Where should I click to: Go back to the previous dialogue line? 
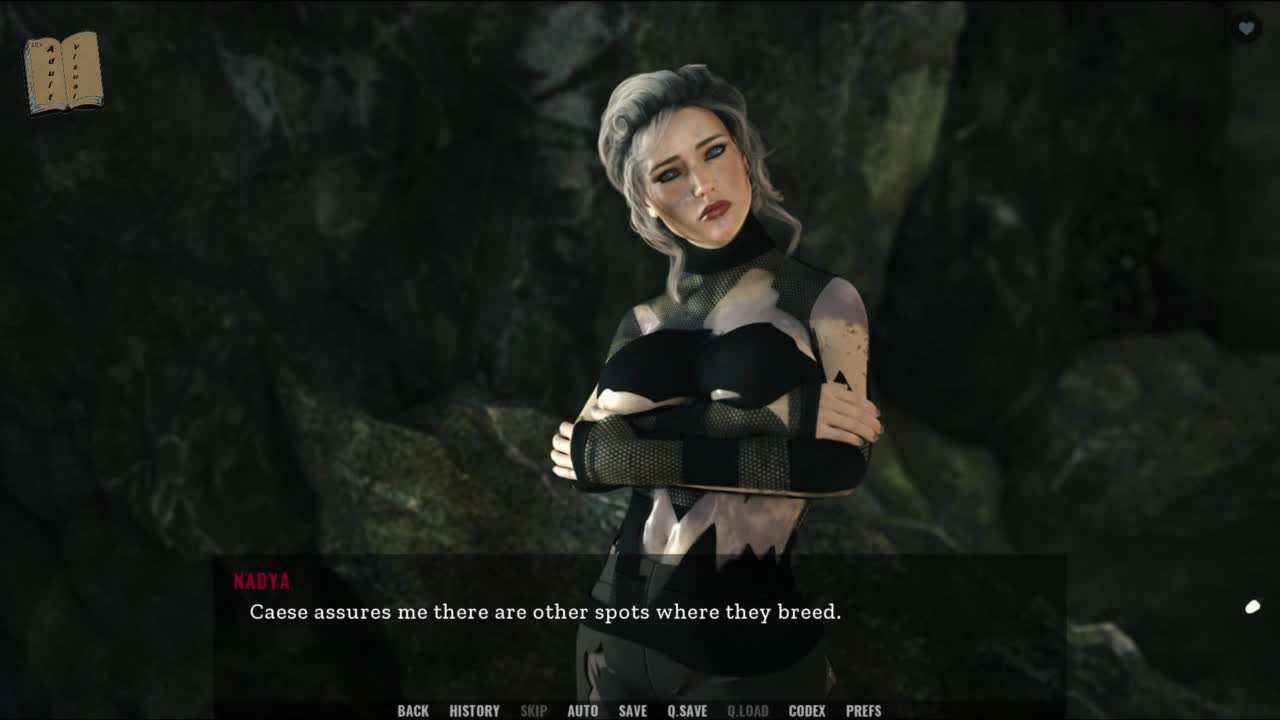click(413, 711)
